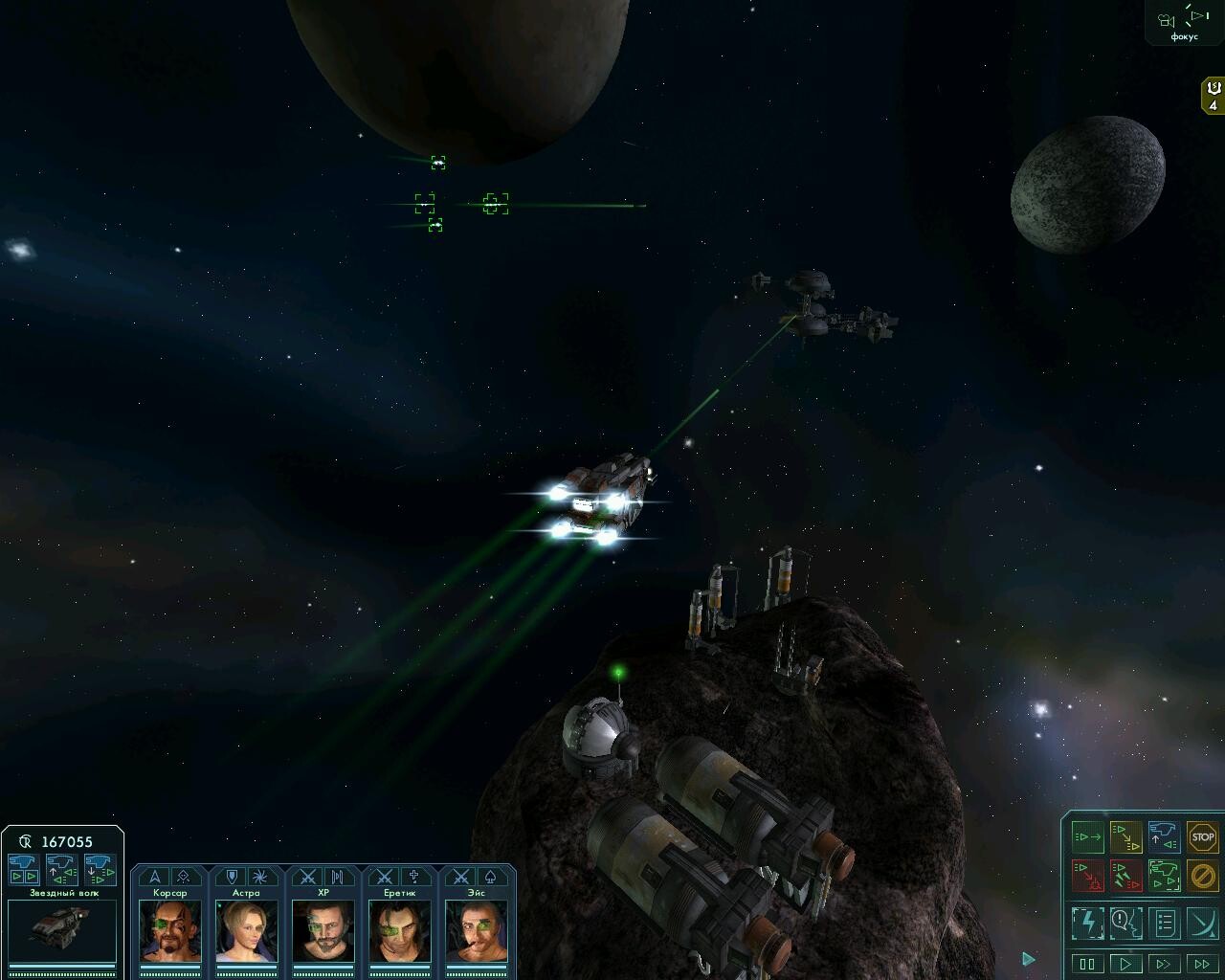Set game speed to normal play
1225x980 pixels.
coord(1125,964)
